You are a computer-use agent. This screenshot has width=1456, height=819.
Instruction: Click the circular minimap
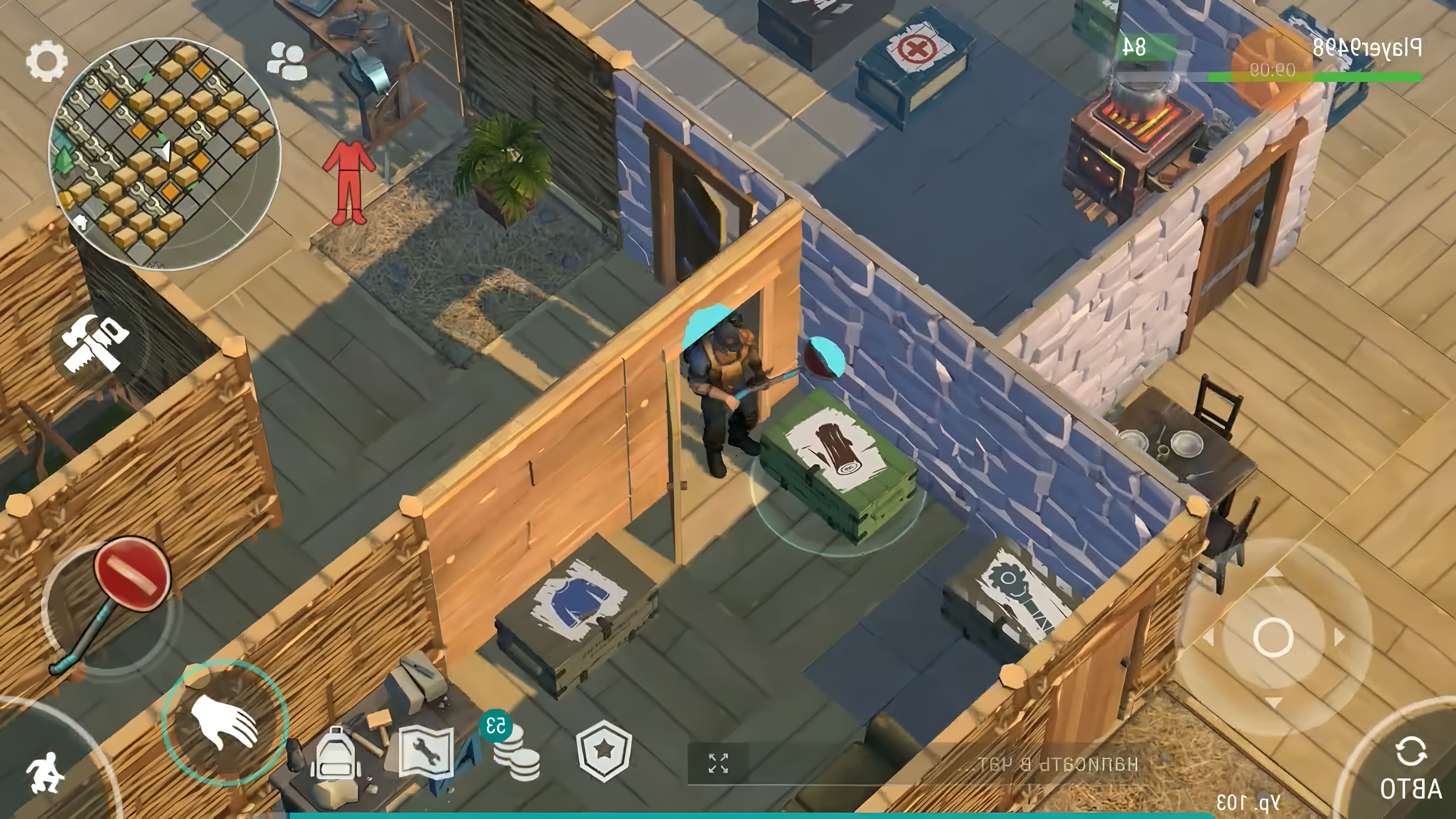pos(164,154)
